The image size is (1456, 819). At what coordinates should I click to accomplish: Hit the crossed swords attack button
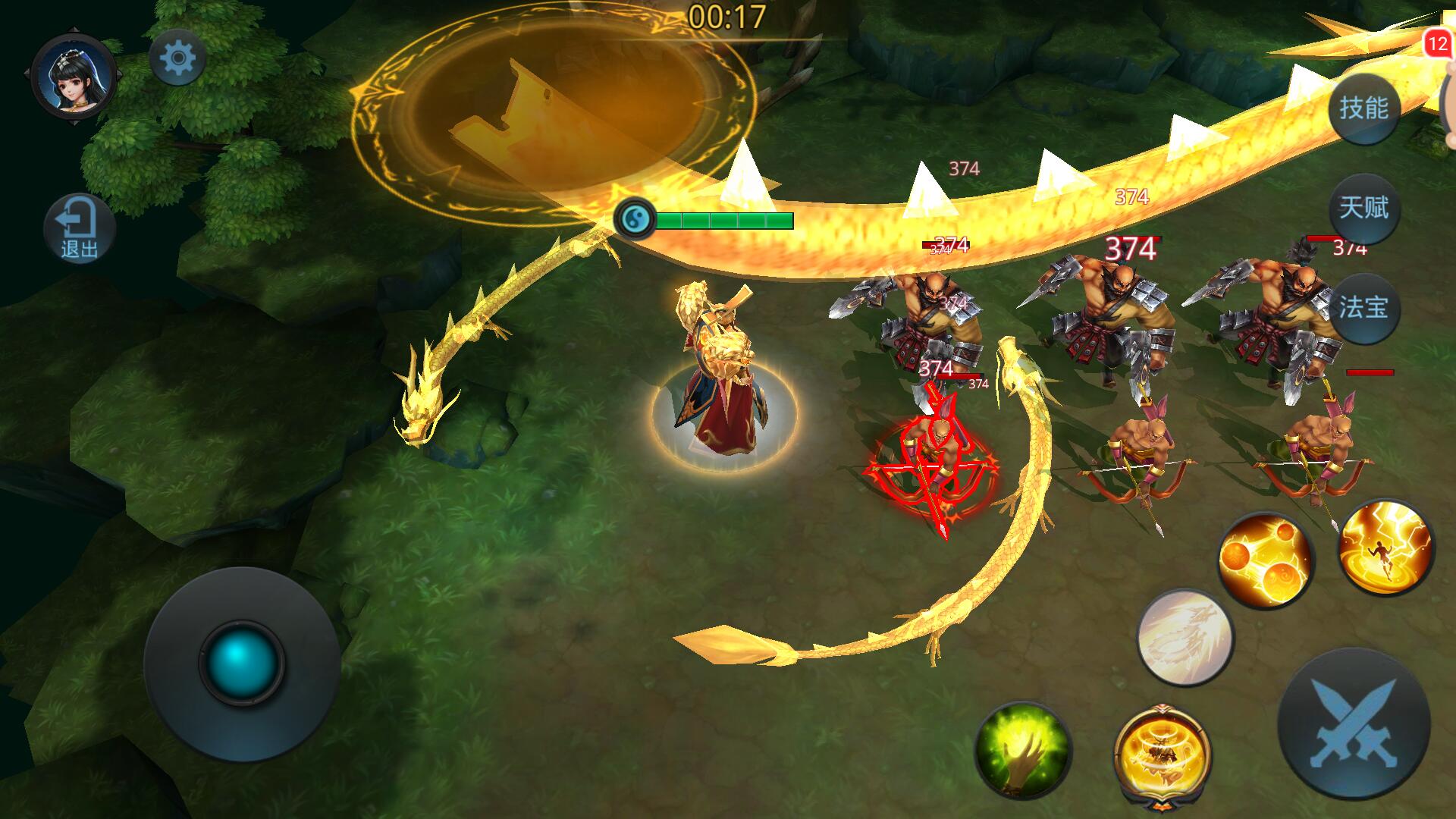(x=1354, y=723)
